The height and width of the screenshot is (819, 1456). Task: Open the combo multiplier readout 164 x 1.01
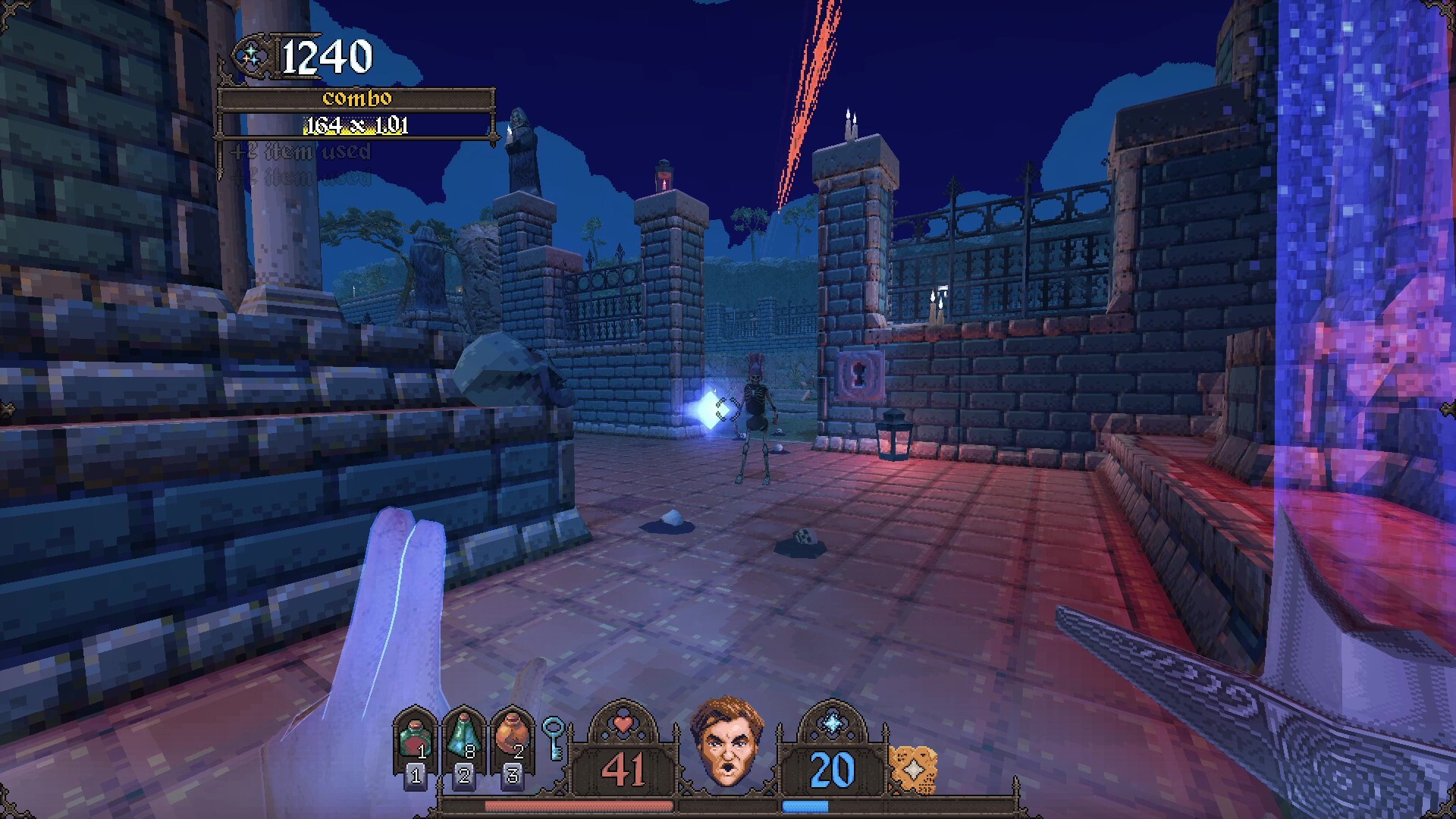(x=356, y=124)
